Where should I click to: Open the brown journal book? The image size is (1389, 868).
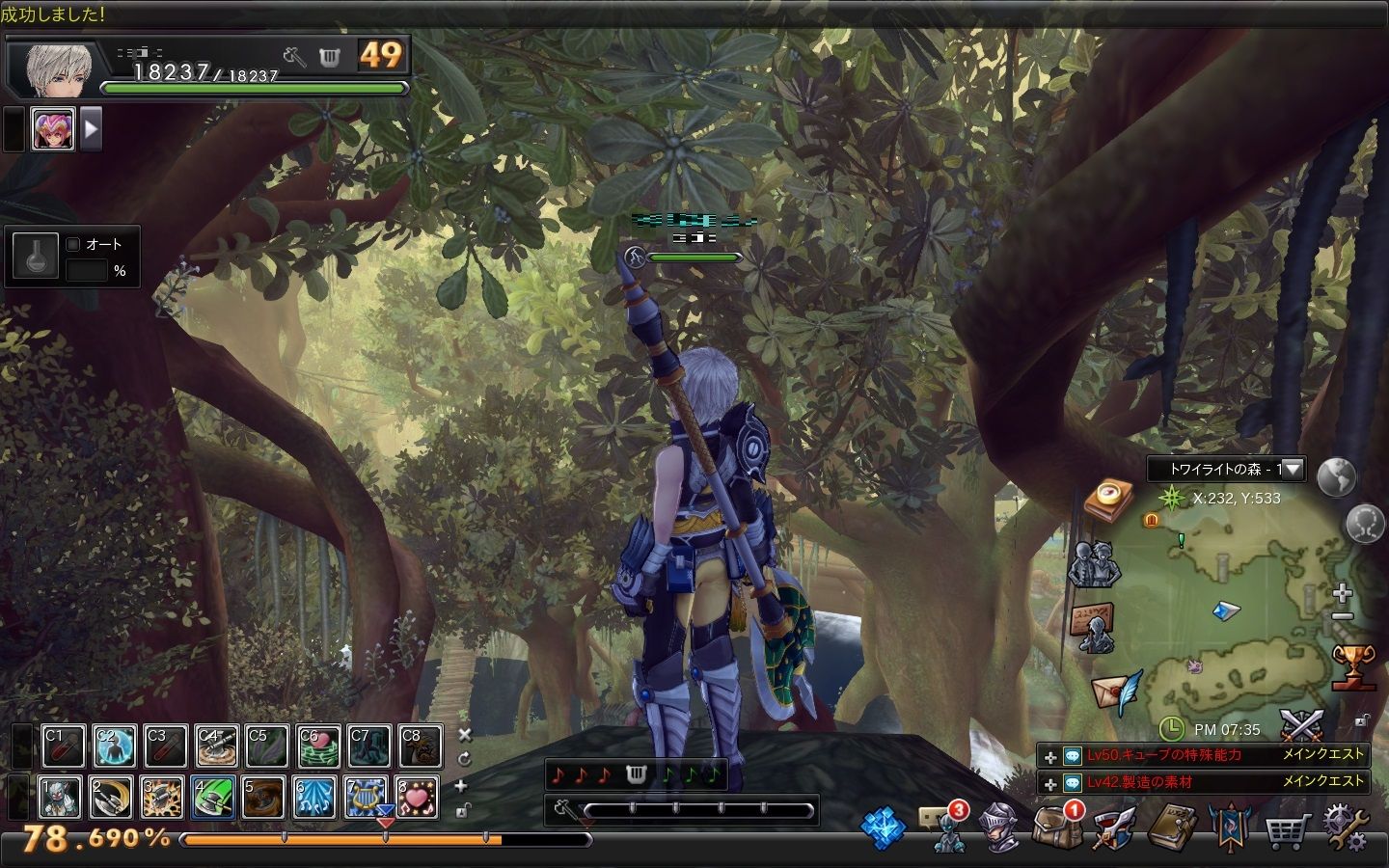[1172, 828]
